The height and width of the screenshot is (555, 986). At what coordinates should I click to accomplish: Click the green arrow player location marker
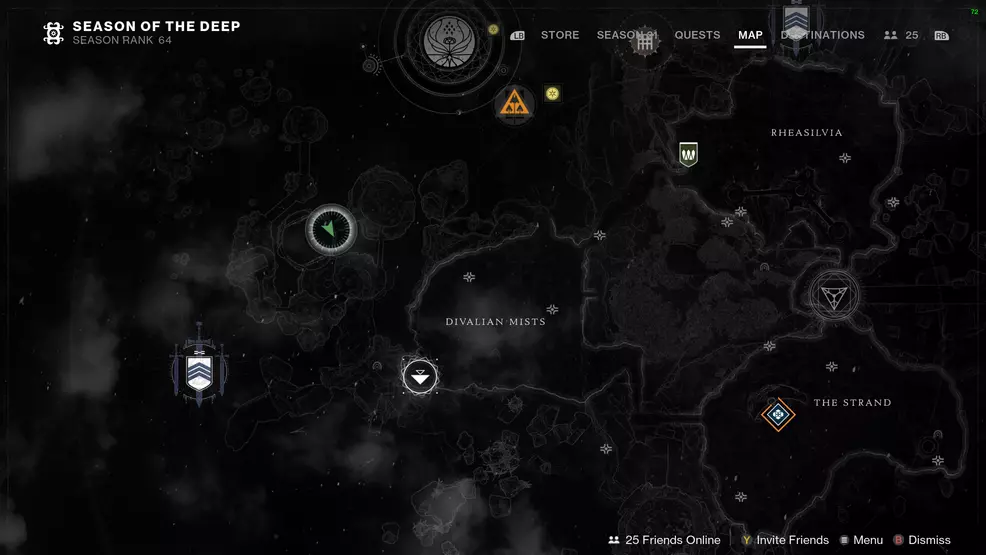331,230
